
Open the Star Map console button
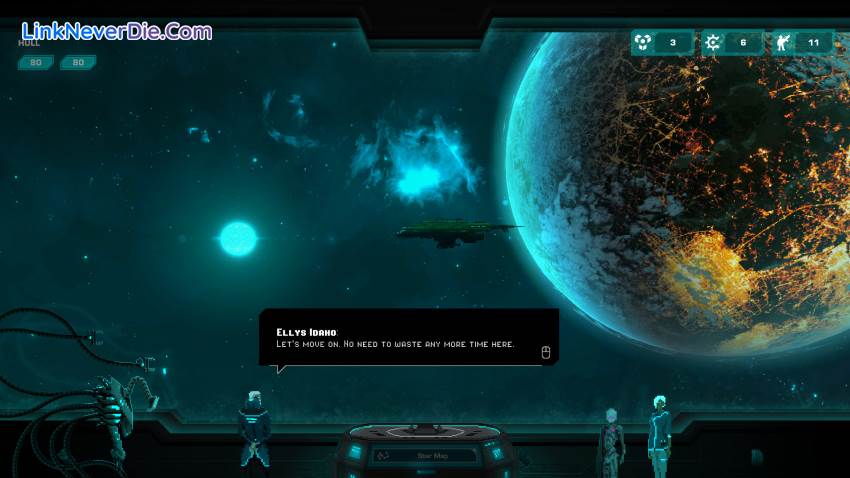point(423,455)
